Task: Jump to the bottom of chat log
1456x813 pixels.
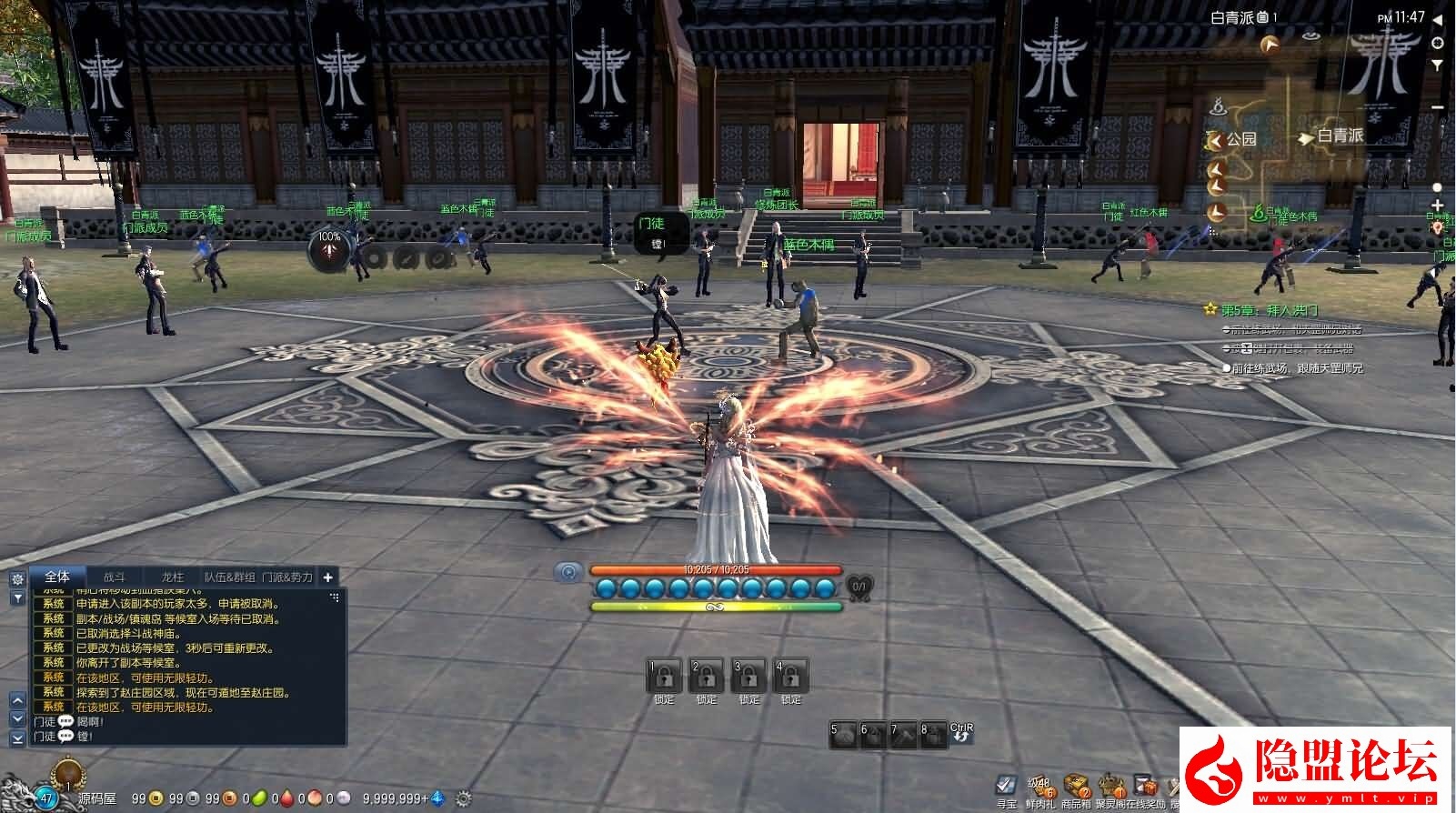Action: click(x=17, y=738)
